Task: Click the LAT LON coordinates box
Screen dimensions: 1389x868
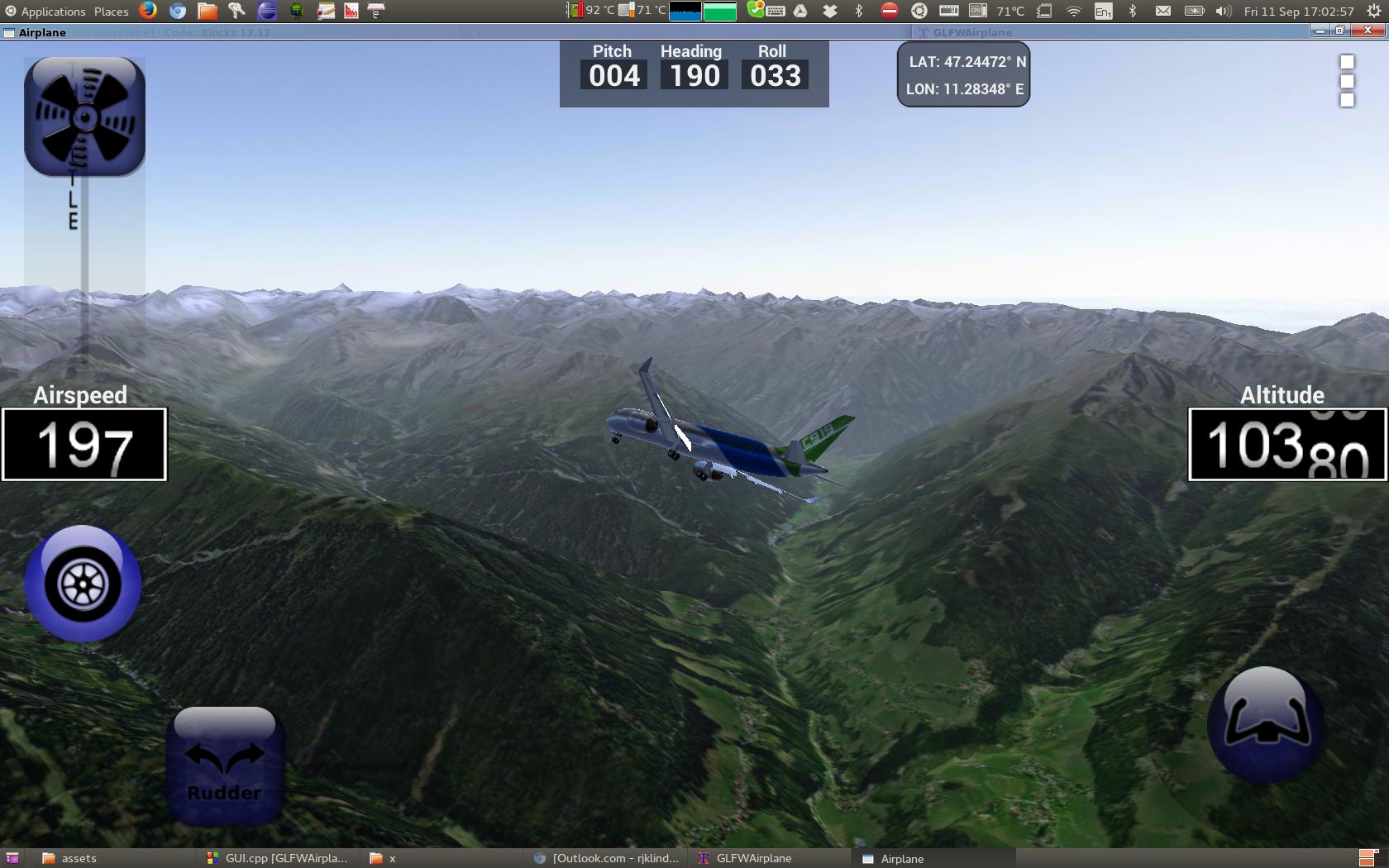Action: click(x=962, y=74)
